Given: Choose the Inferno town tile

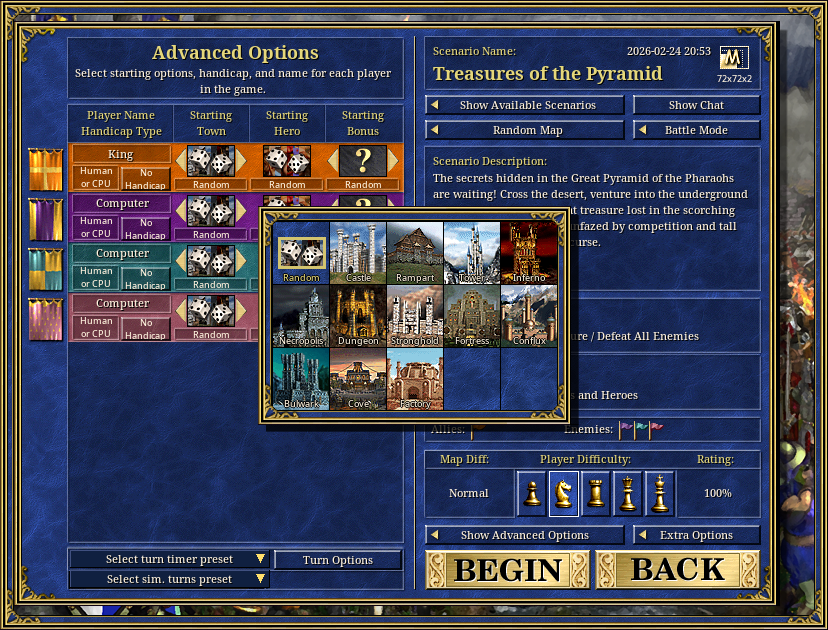Looking at the screenshot, I should pyautogui.click(x=529, y=253).
